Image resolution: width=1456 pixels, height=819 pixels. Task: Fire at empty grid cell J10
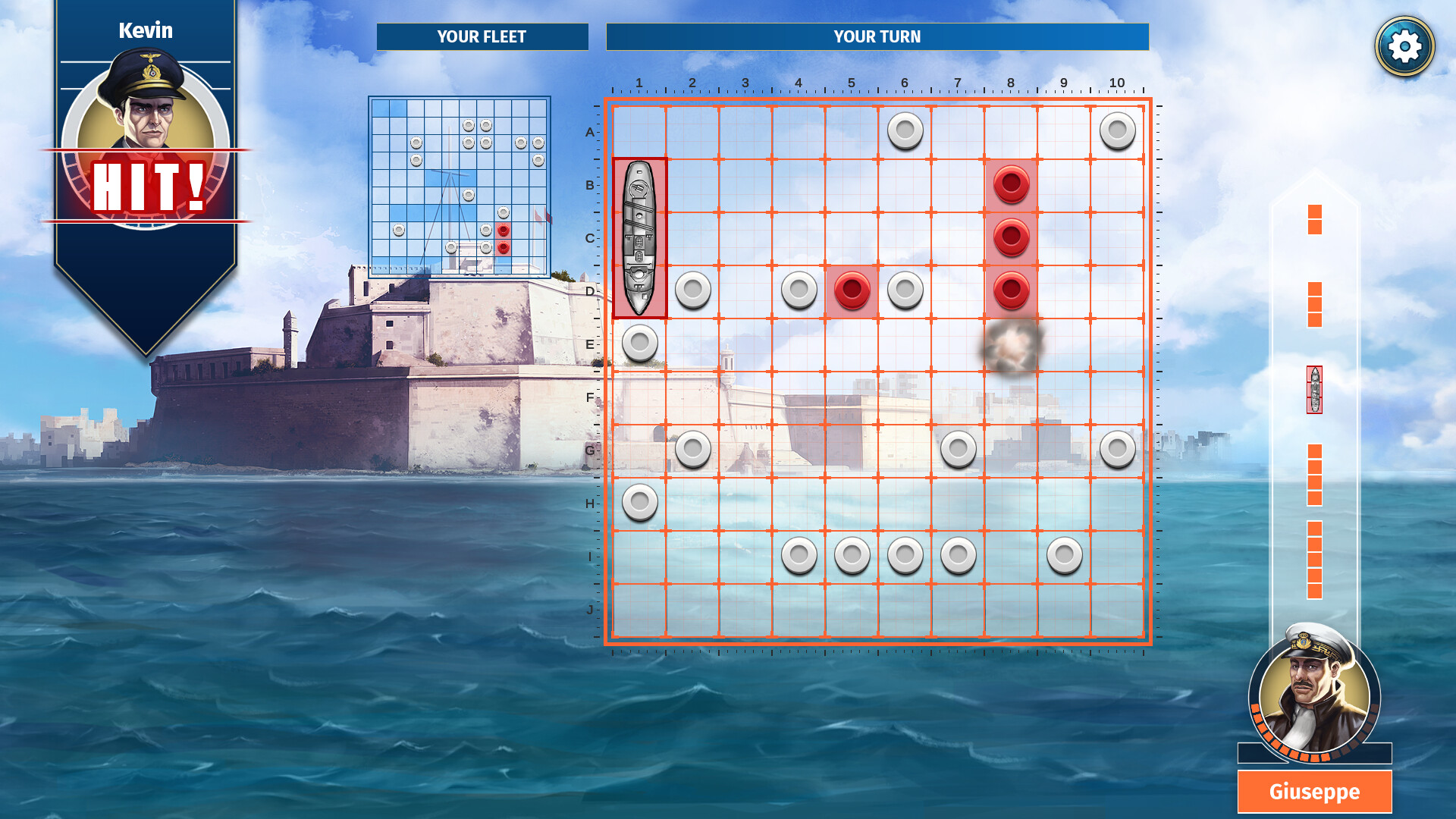point(1116,610)
